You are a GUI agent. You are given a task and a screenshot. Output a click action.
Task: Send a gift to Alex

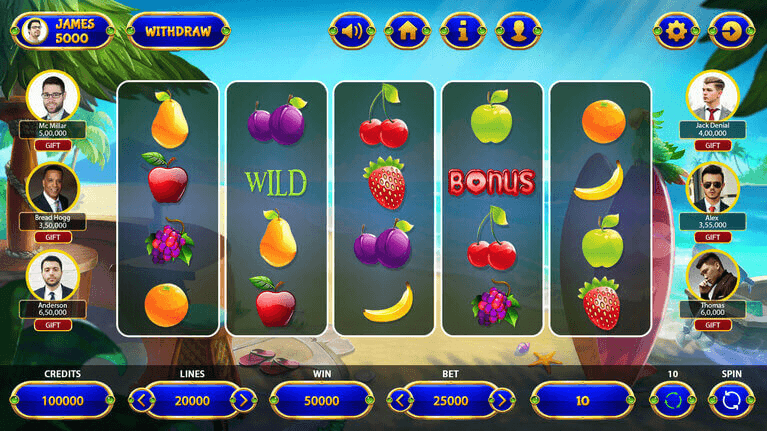pyautogui.click(x=713, y=237)
